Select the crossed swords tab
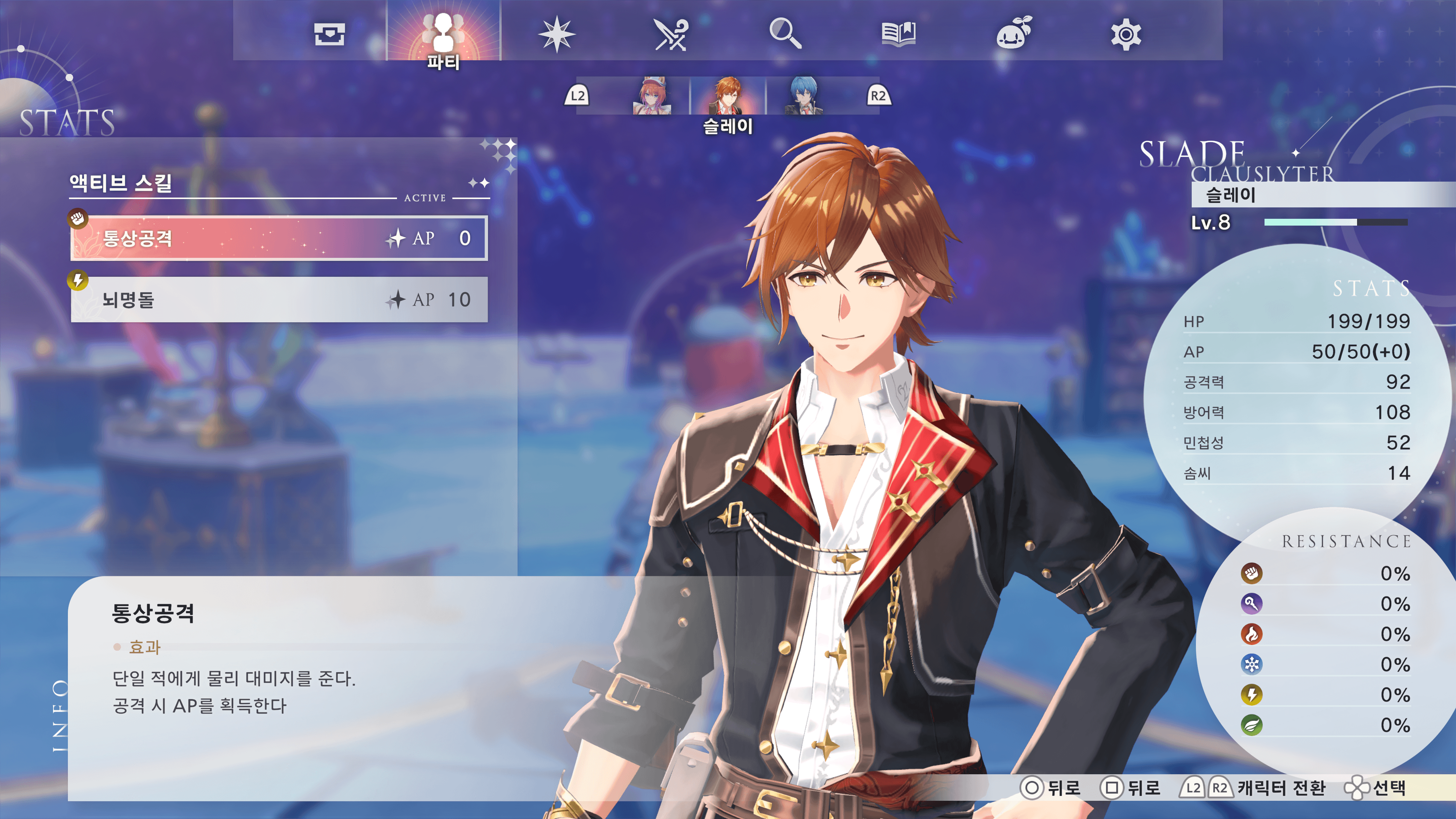Screen dimensions: 1456x819 (x=671, y=34)
